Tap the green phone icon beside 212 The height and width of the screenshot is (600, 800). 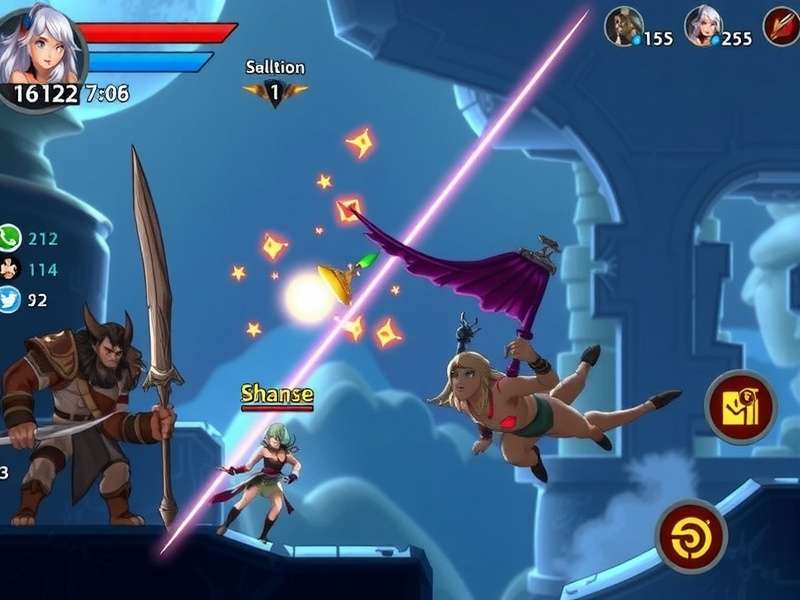click(x=9, y=238)
